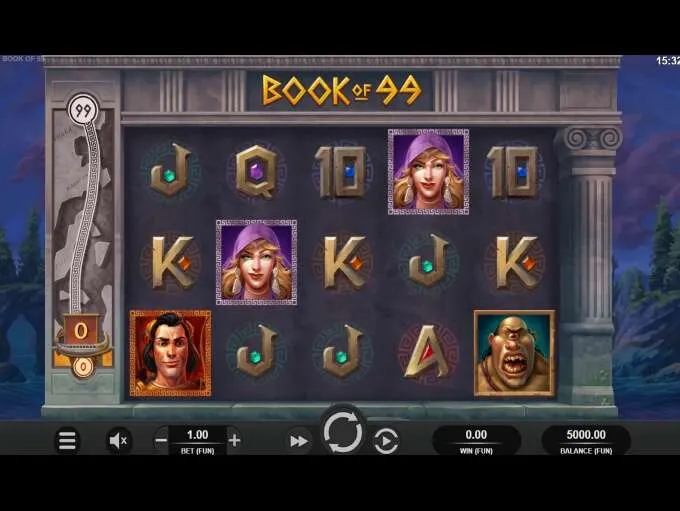The width and height of the screenshot is (680, 511).
Task: Enable fast-forward turbo spin
Action: click(298, 440)
